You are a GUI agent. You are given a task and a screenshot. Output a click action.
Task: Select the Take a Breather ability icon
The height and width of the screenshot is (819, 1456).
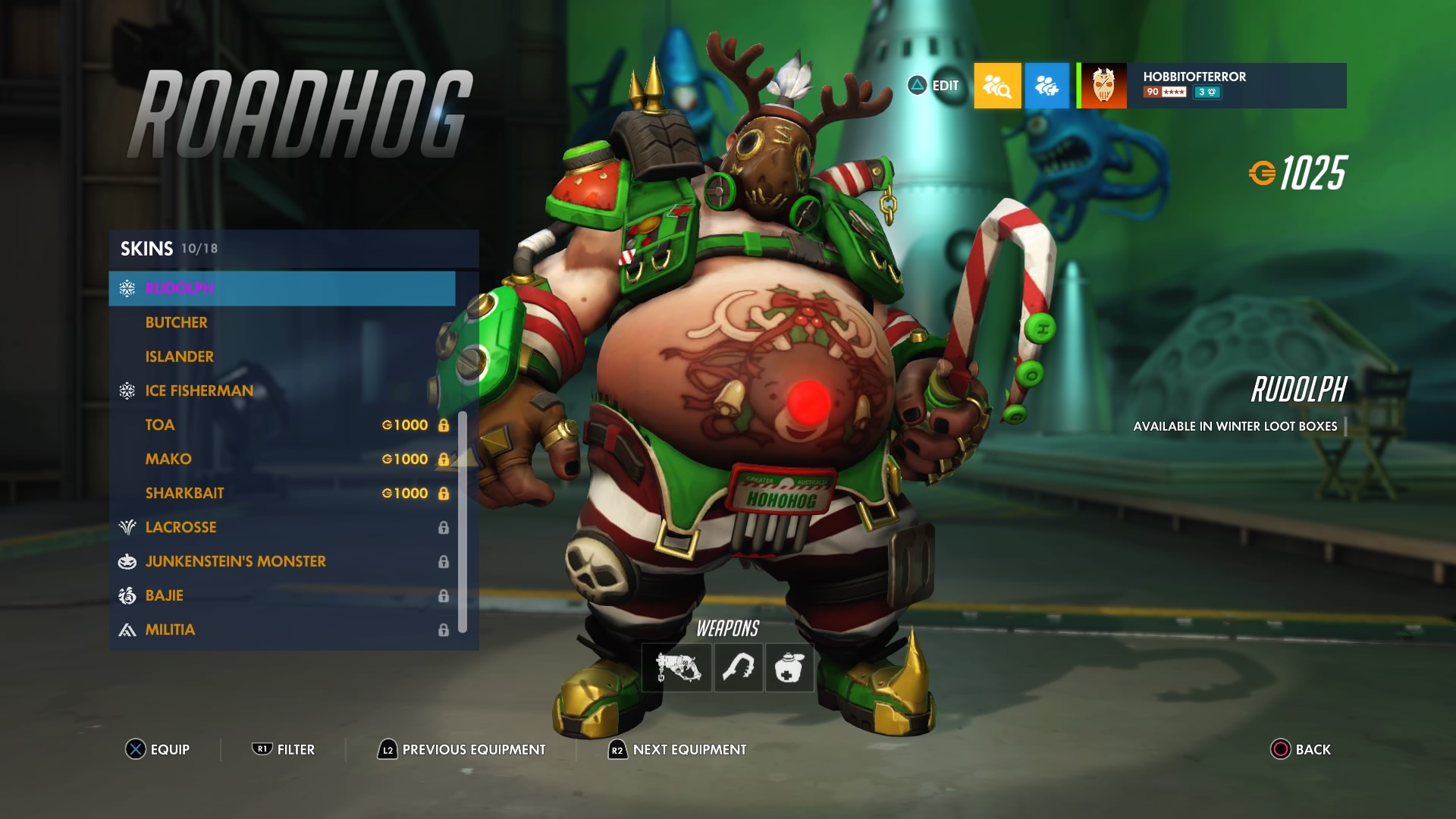coord(789,668)
